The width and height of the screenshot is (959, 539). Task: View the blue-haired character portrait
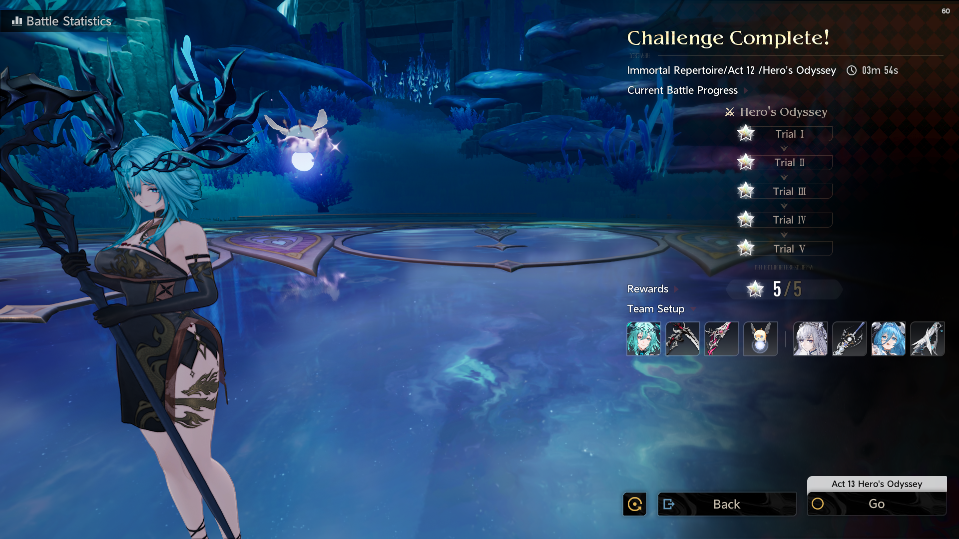[x=888, y=339]
